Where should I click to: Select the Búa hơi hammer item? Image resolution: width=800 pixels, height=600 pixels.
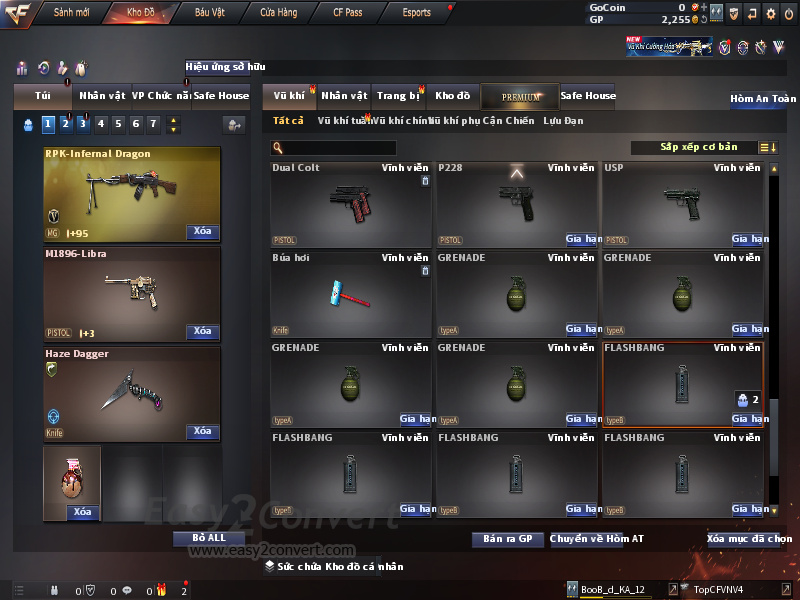click(x=350, y=294)
